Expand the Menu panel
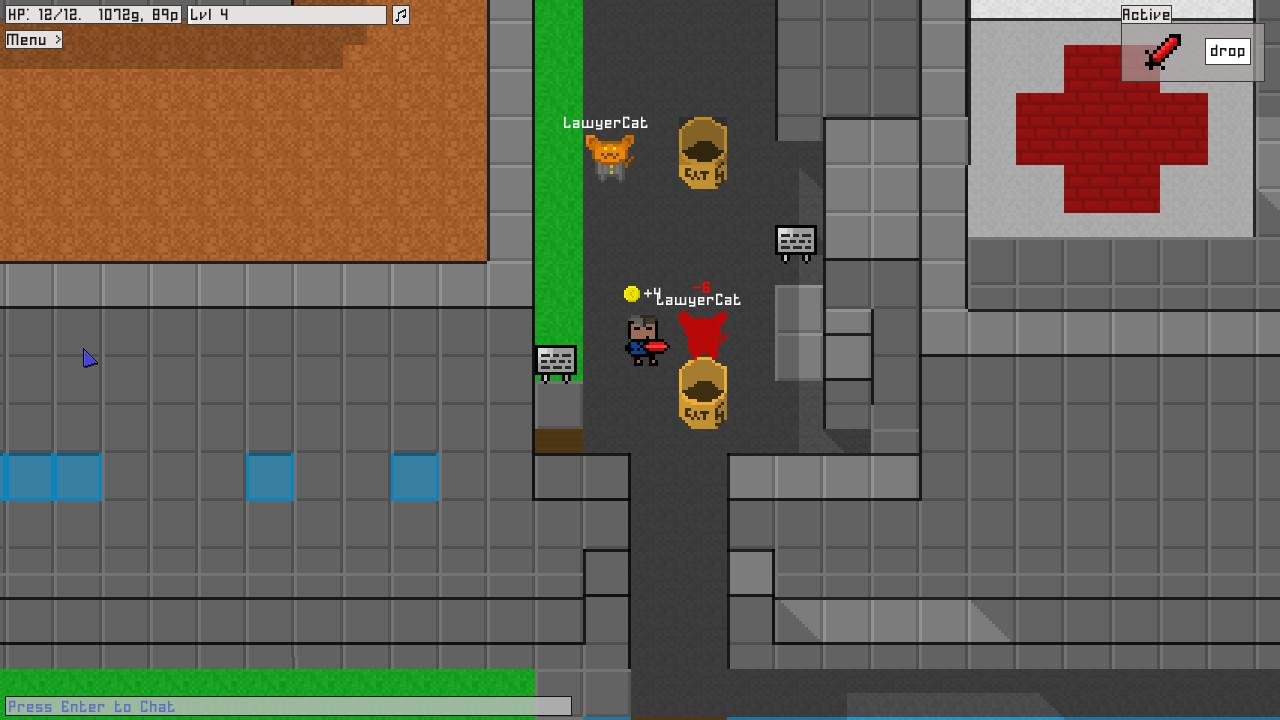Viewport: 1280px width, 720px height. [33, 39]
